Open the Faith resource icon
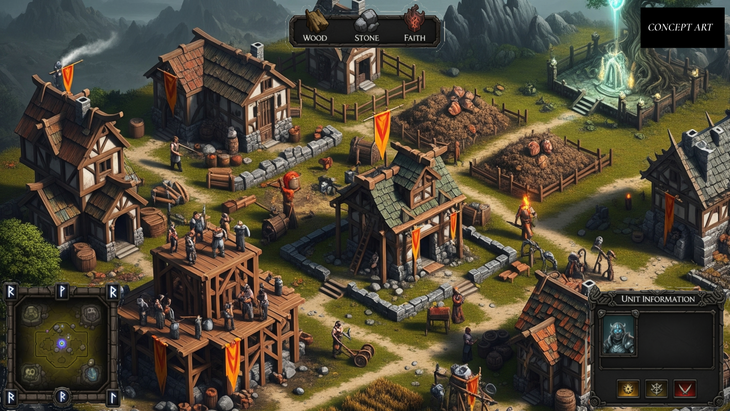This screenshot has width=730, height=411. pos(413,20)
